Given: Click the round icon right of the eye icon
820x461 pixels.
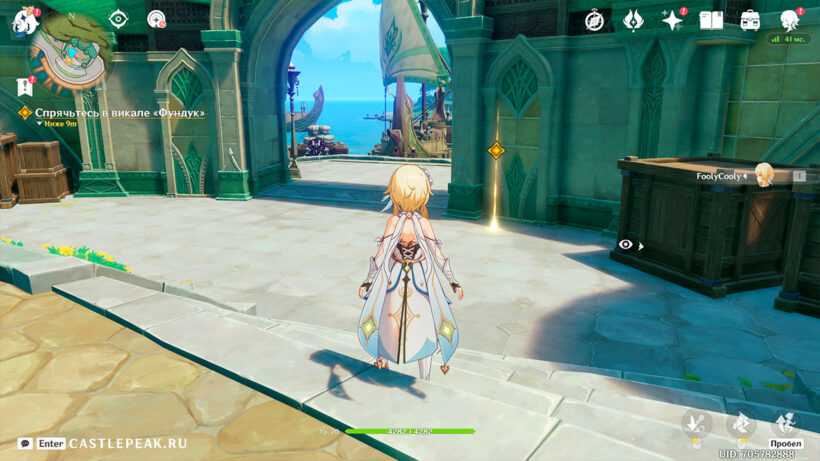Looking at the screenshot, I should (156, 18).
